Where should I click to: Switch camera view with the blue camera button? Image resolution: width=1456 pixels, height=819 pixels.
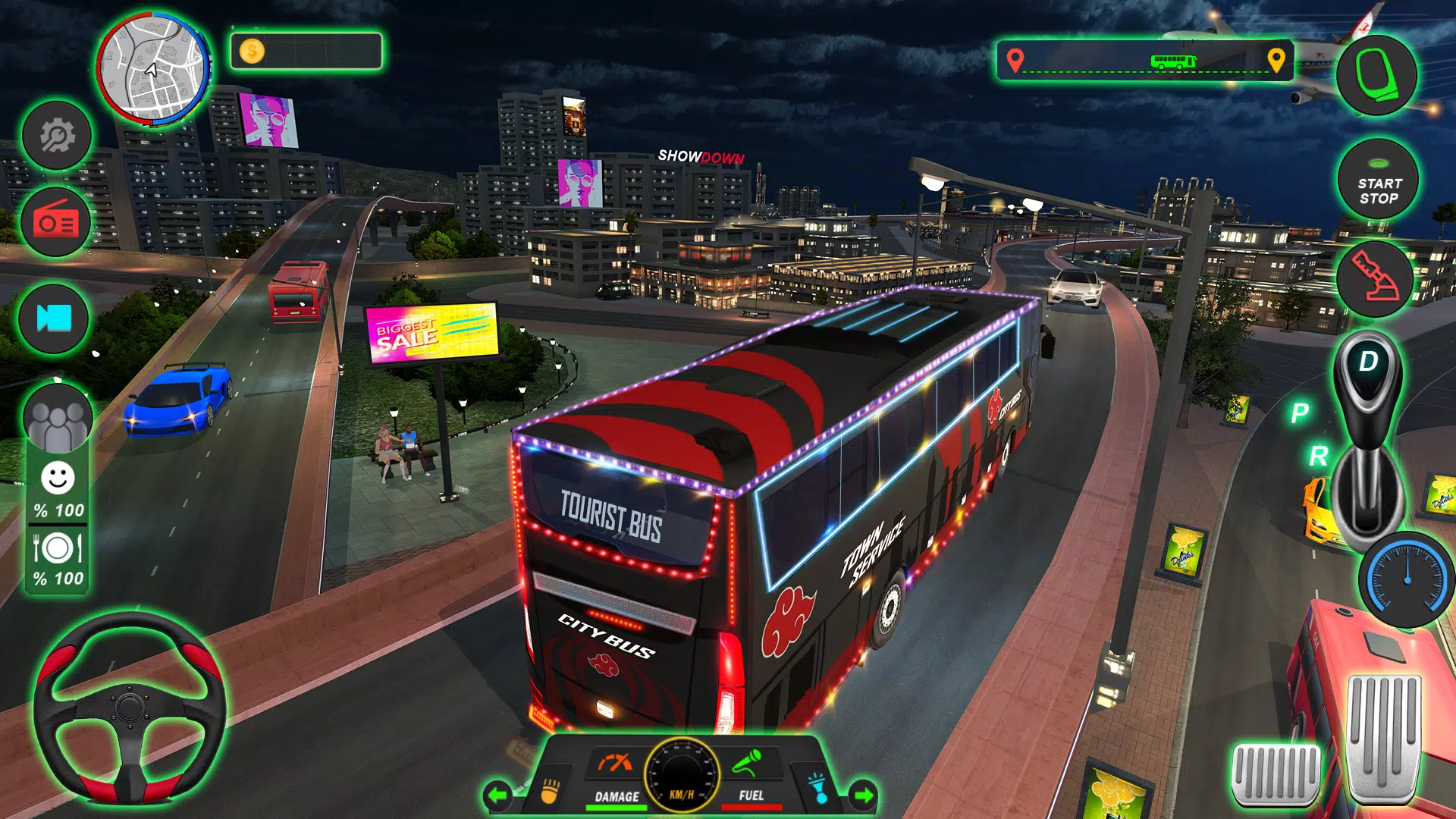[x=55, y=318]
